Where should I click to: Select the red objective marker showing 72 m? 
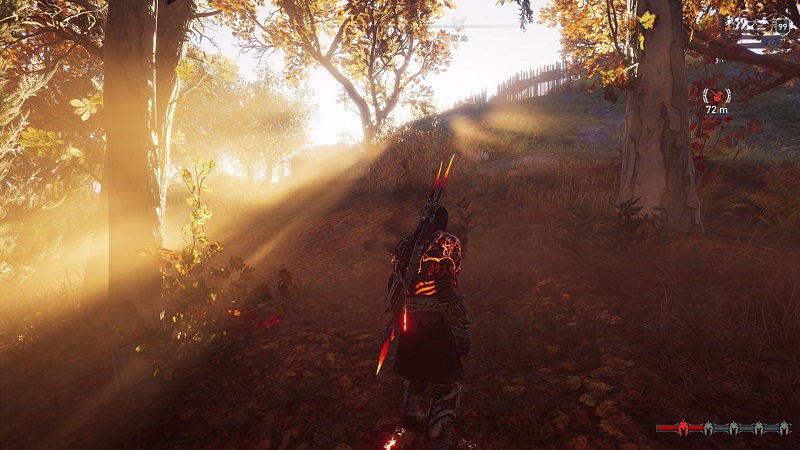716,96
